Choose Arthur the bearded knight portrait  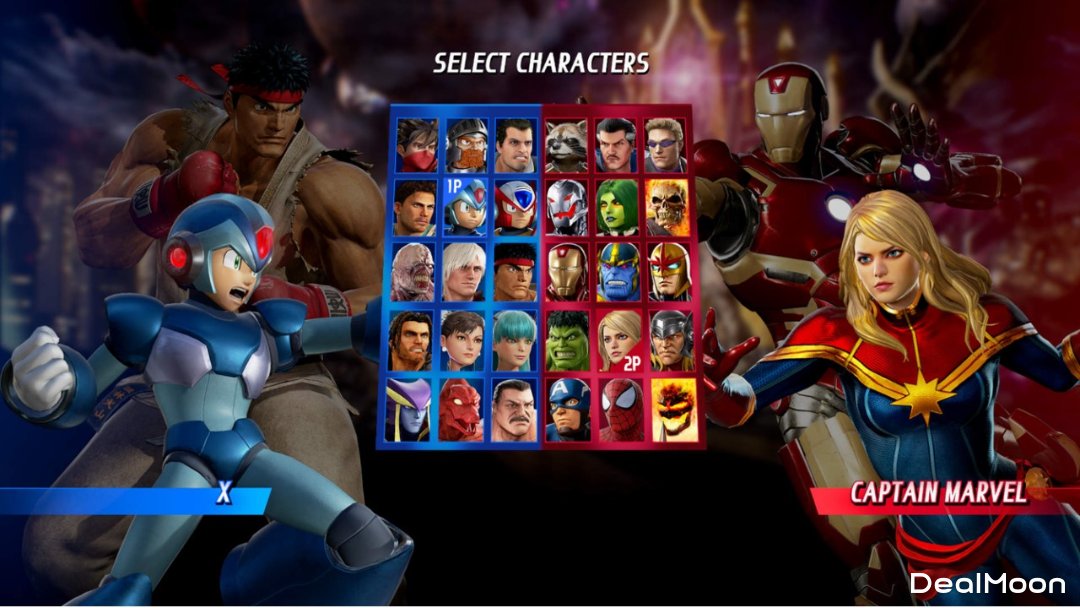point(466,146)
